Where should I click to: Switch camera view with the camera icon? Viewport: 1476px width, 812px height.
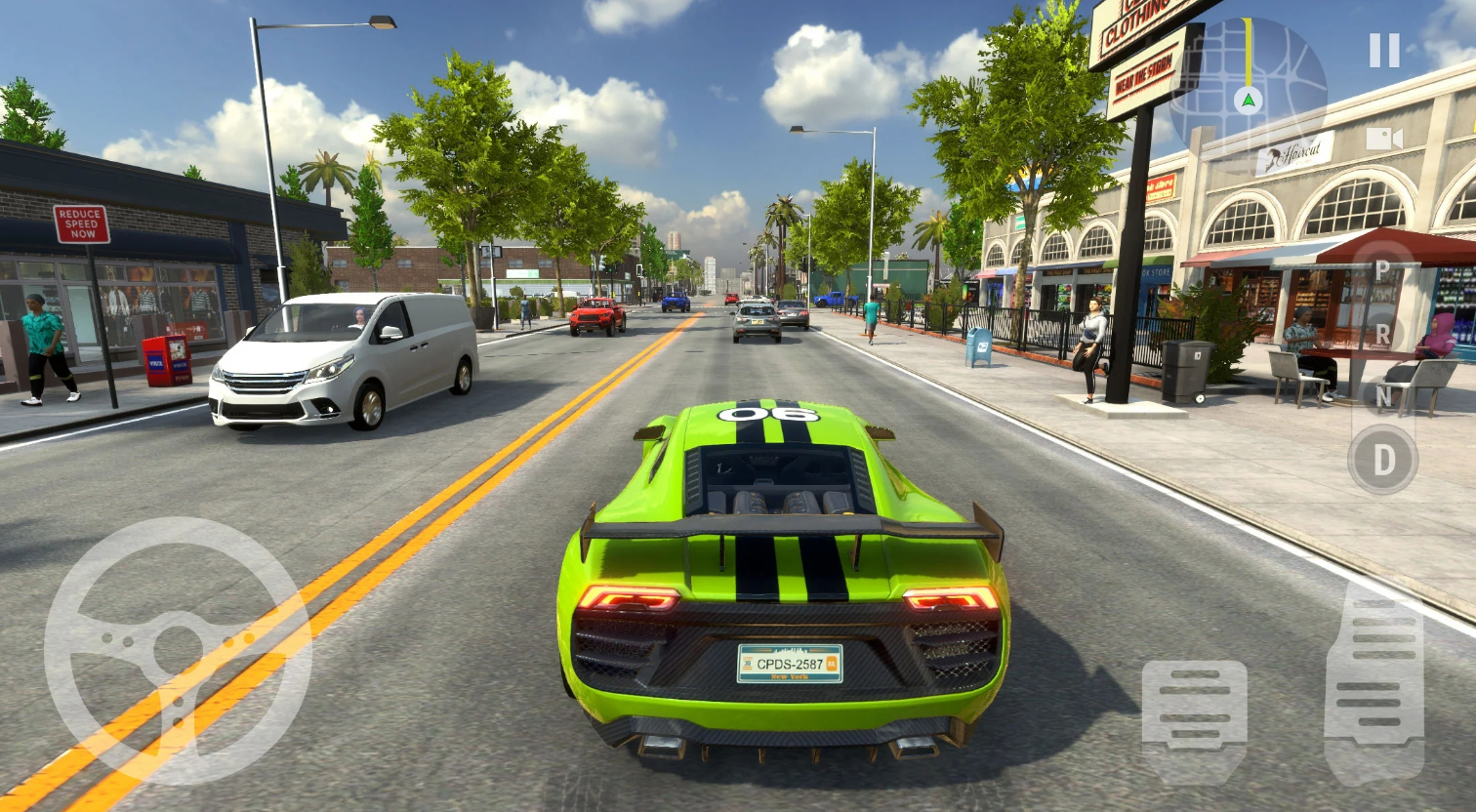point(1383,139)
